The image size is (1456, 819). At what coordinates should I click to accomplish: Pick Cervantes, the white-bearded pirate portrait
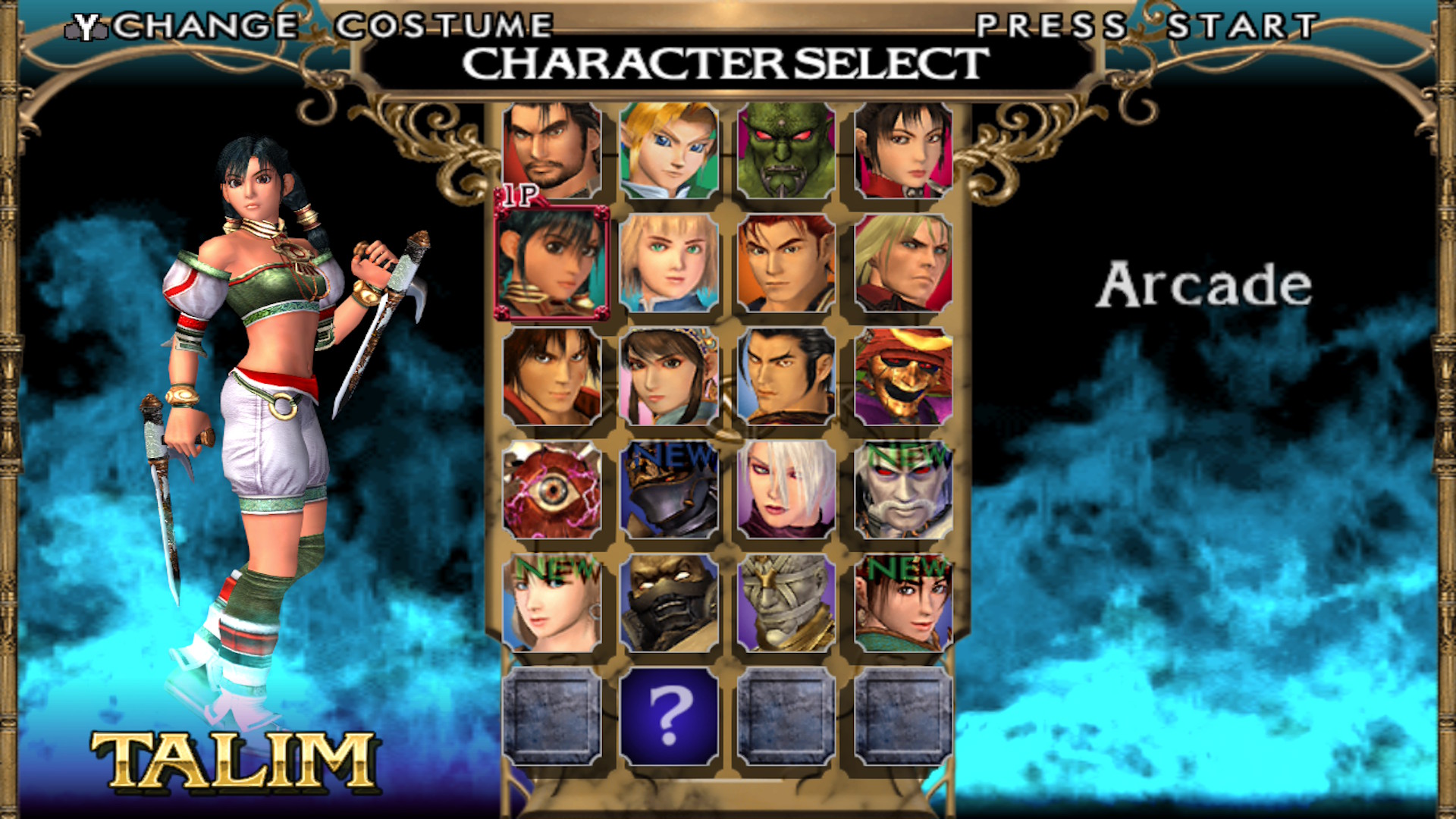pos(903,490)
